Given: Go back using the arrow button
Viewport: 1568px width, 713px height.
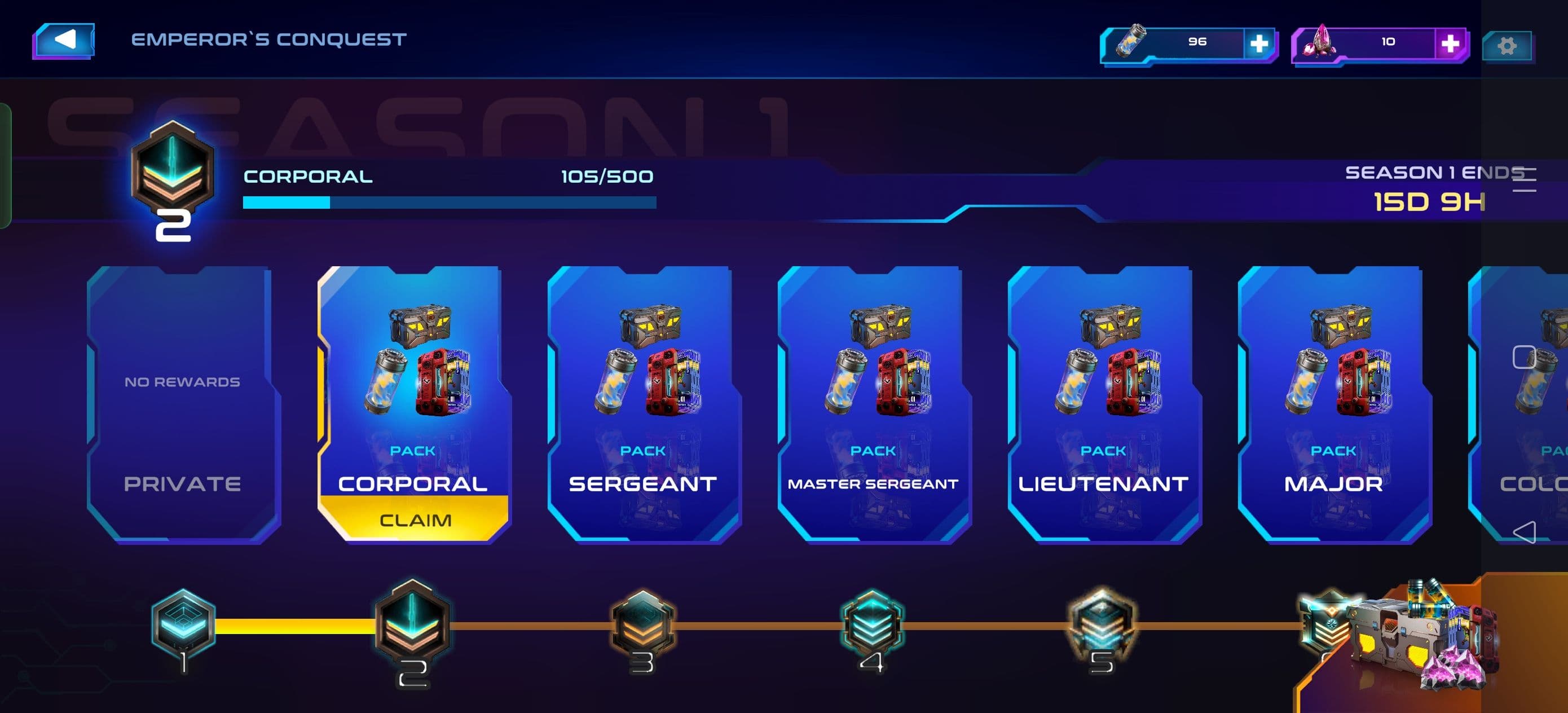Looking at the screenshot, I should [64, 40].
